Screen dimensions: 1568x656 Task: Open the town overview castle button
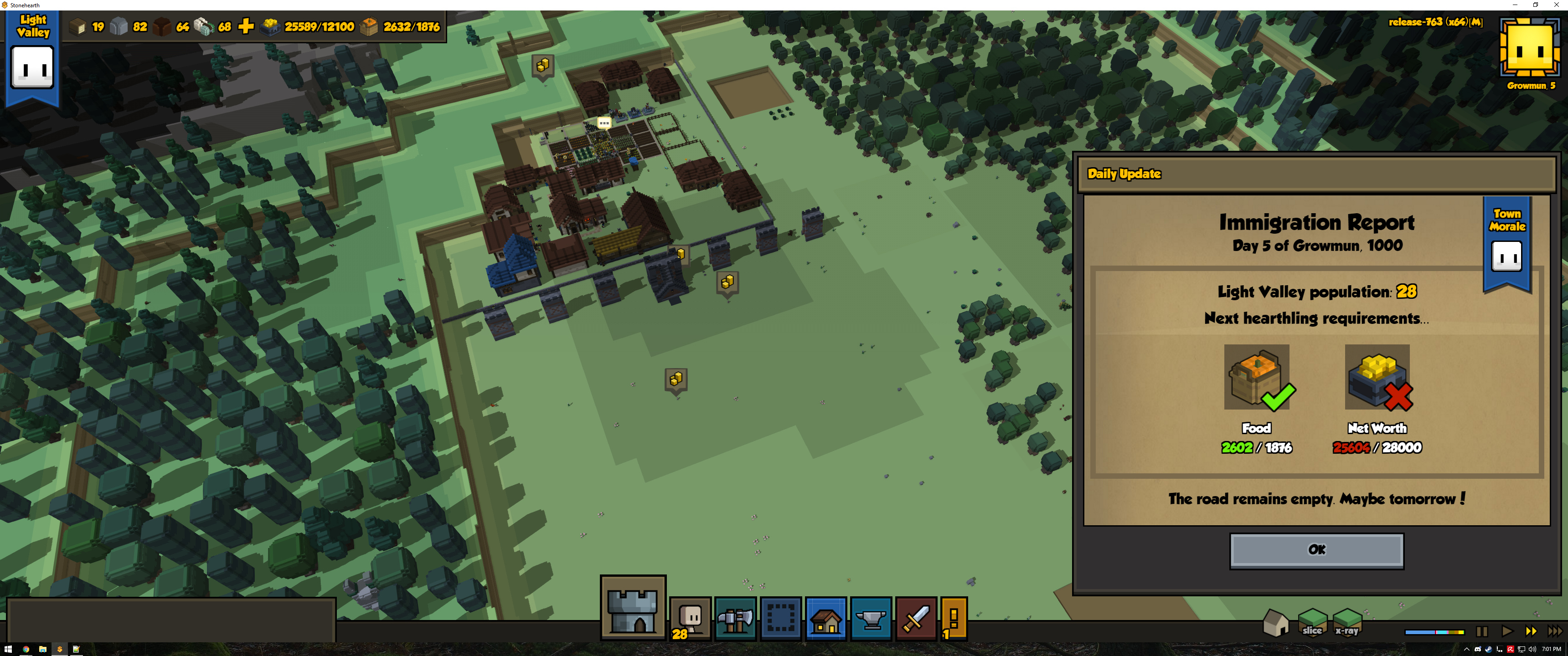(x=632, y=608)
